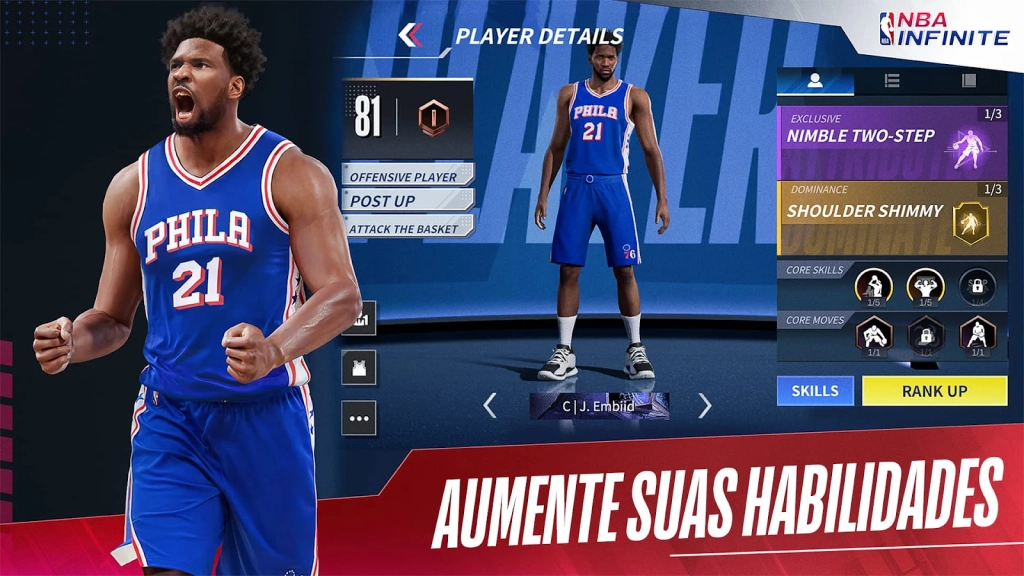The height and width of the screenshot is (576, 1024).
Task: Tap the Post Up tag
Action: click(x=406, y=201)
